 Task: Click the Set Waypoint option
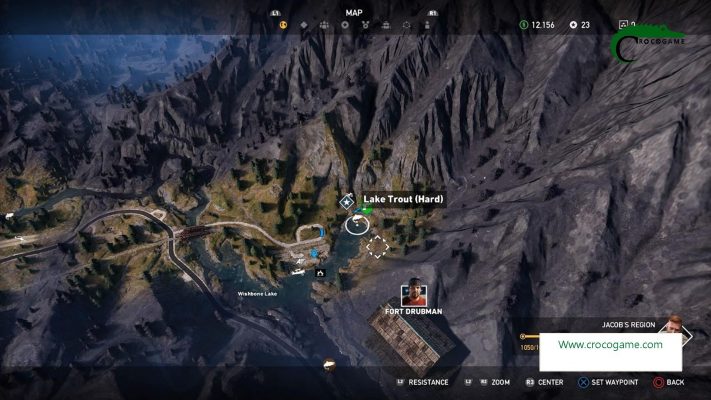(609, 382)
